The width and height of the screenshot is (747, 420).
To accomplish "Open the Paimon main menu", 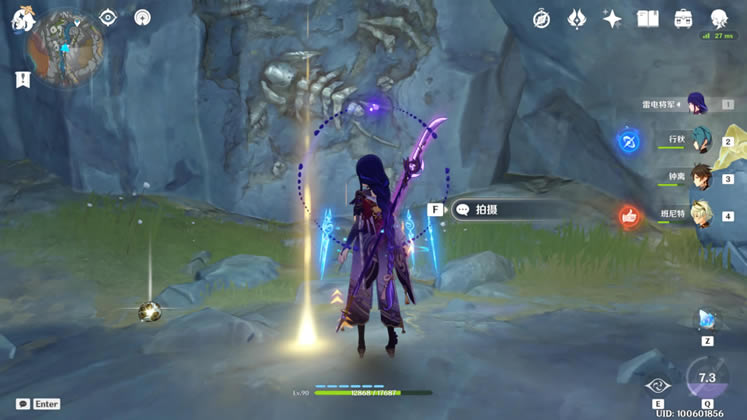I will [x=22, y=20].
